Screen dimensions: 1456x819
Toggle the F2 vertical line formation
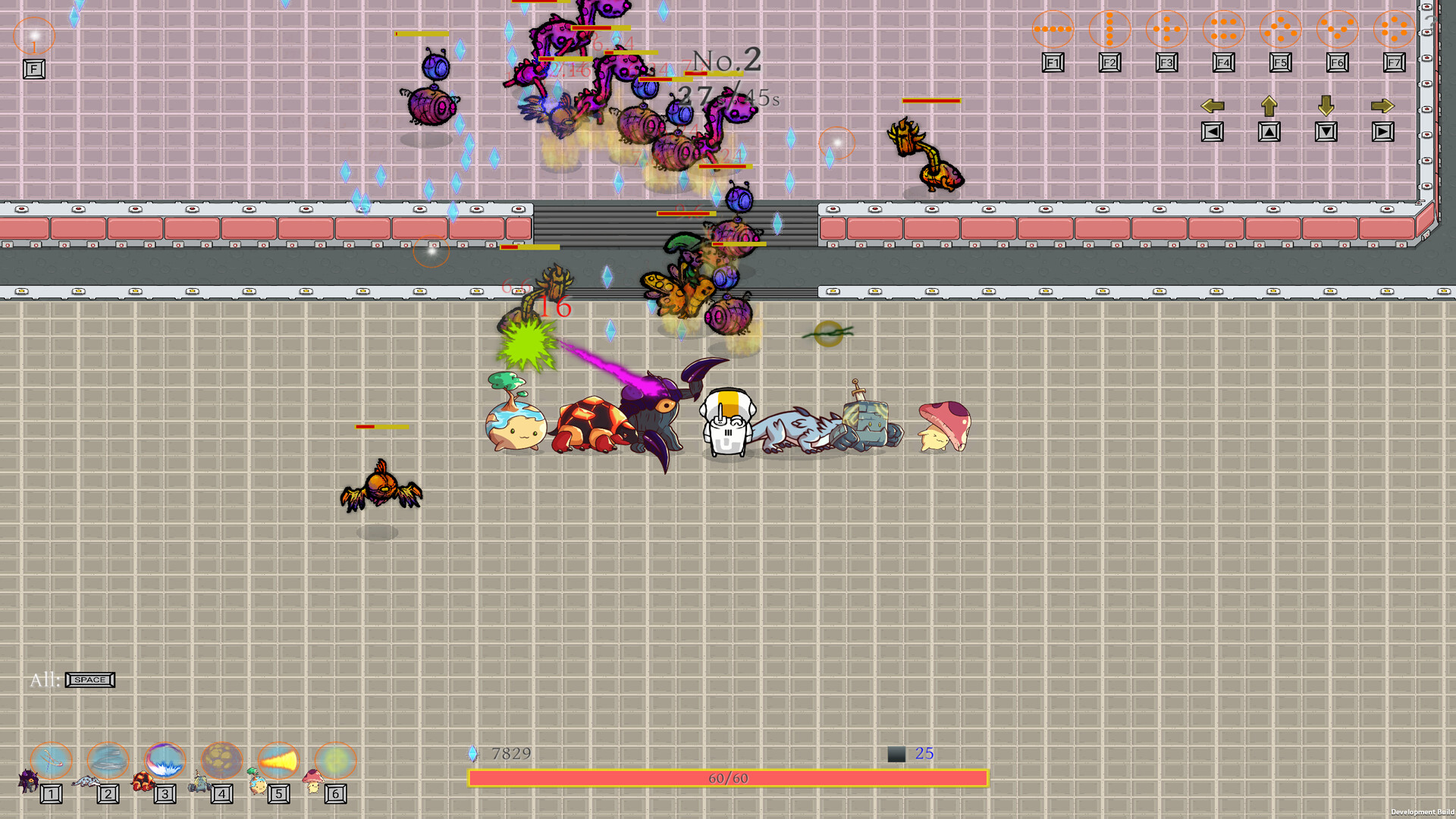[1109, 29]
